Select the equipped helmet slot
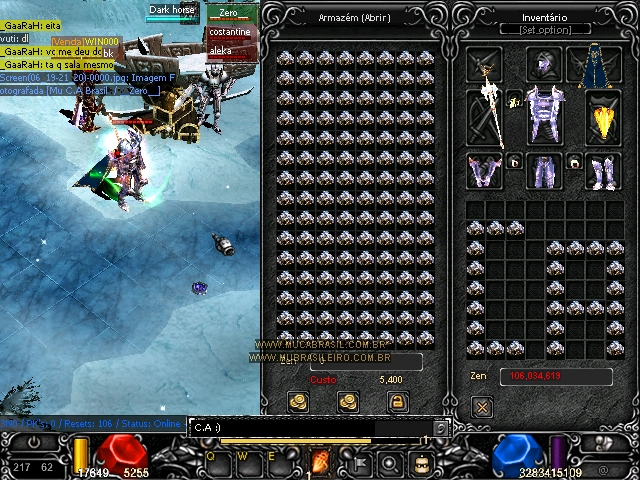This screenshot has width=640, height=480. (x=543, y=65)
